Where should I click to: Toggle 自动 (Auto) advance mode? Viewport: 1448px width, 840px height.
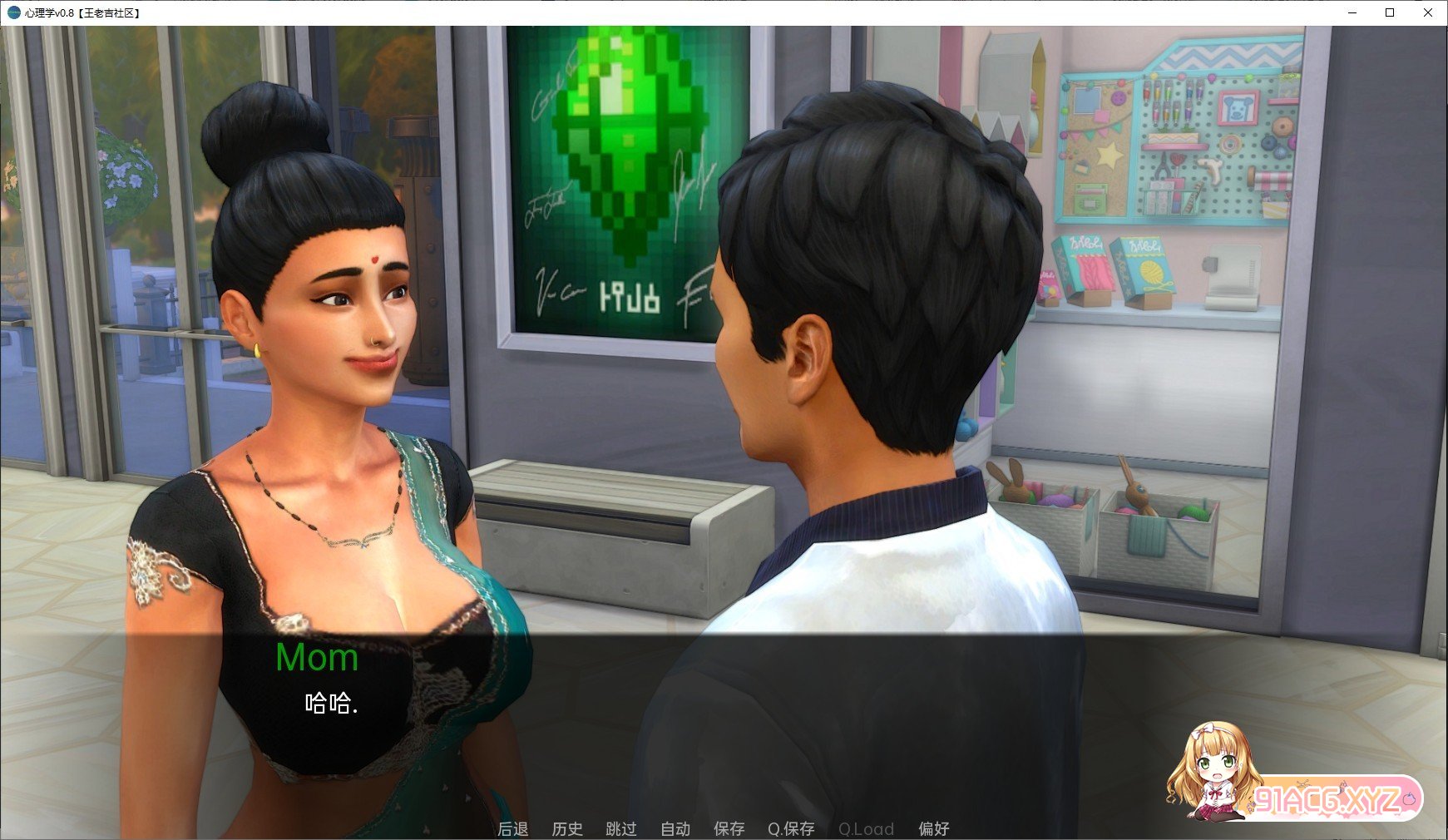pos(675,828)
